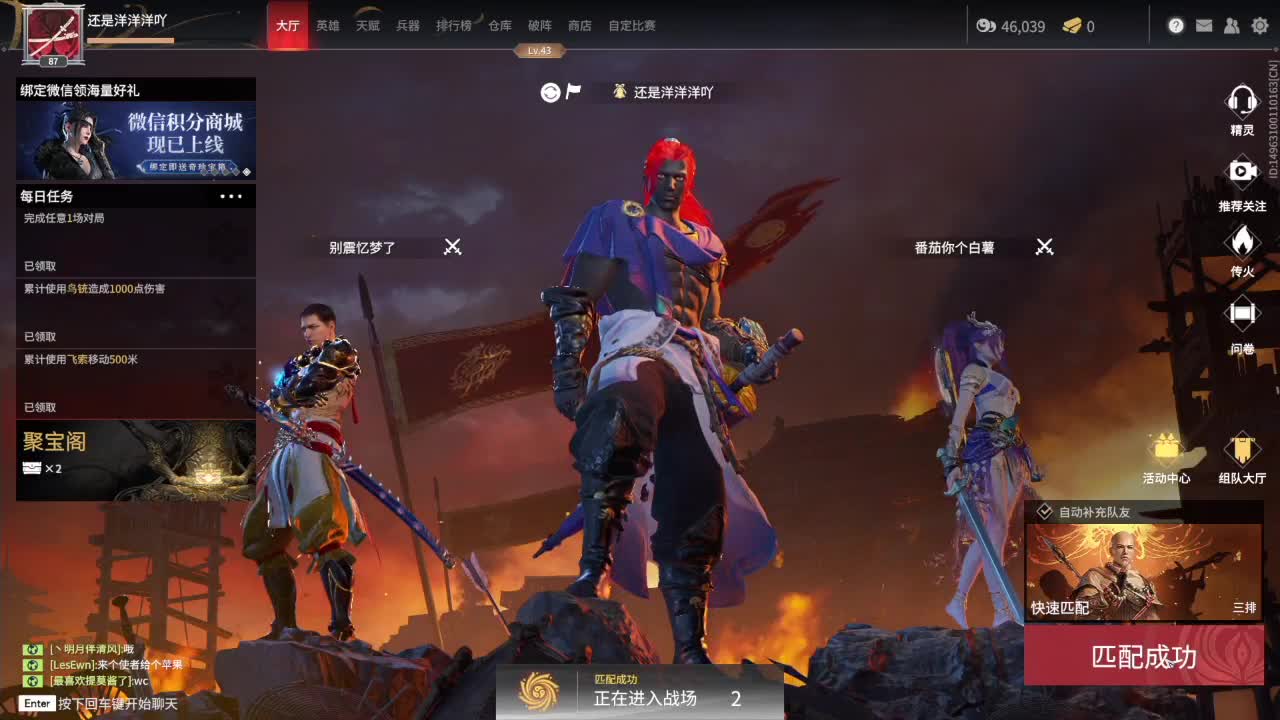Open the friends icon in top bar
This screenshot has width=1280, height=720.
tap(1232, 26)
